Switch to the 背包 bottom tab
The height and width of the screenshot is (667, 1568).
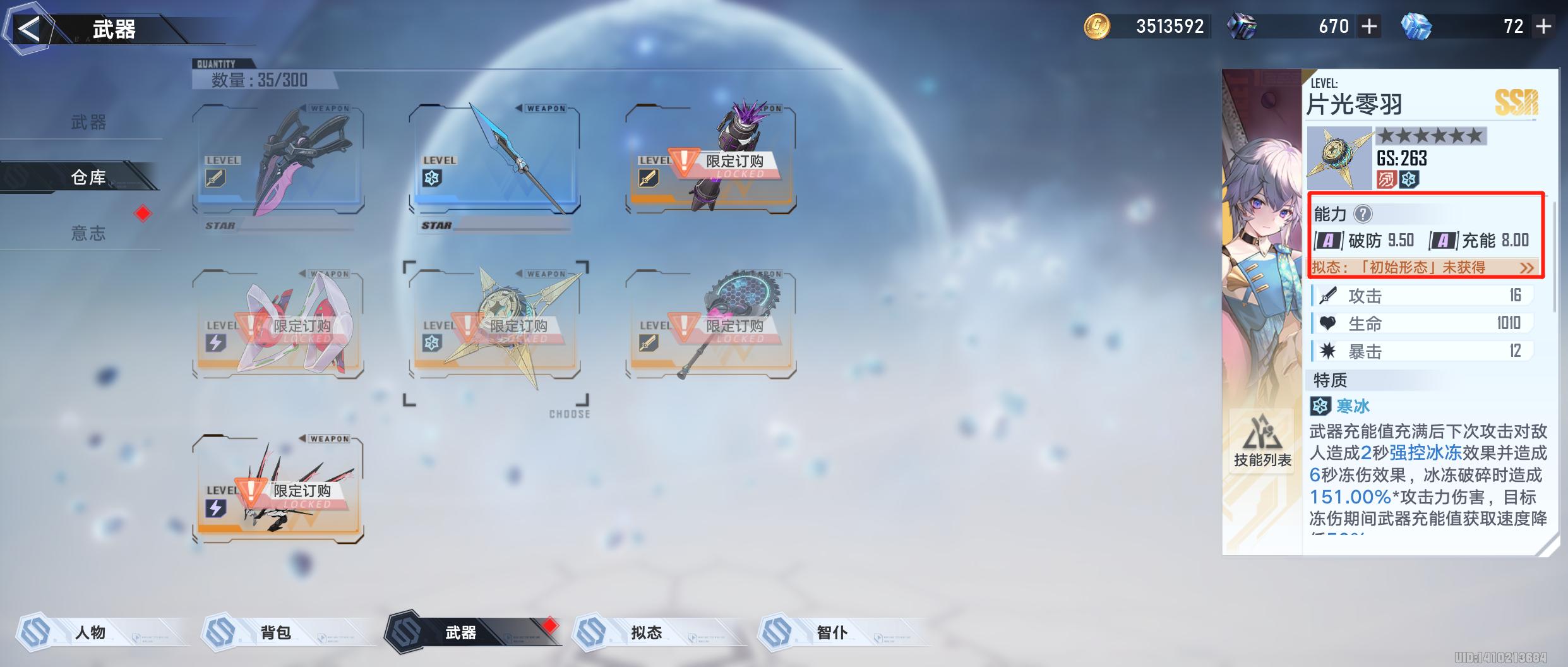point(276,632)
